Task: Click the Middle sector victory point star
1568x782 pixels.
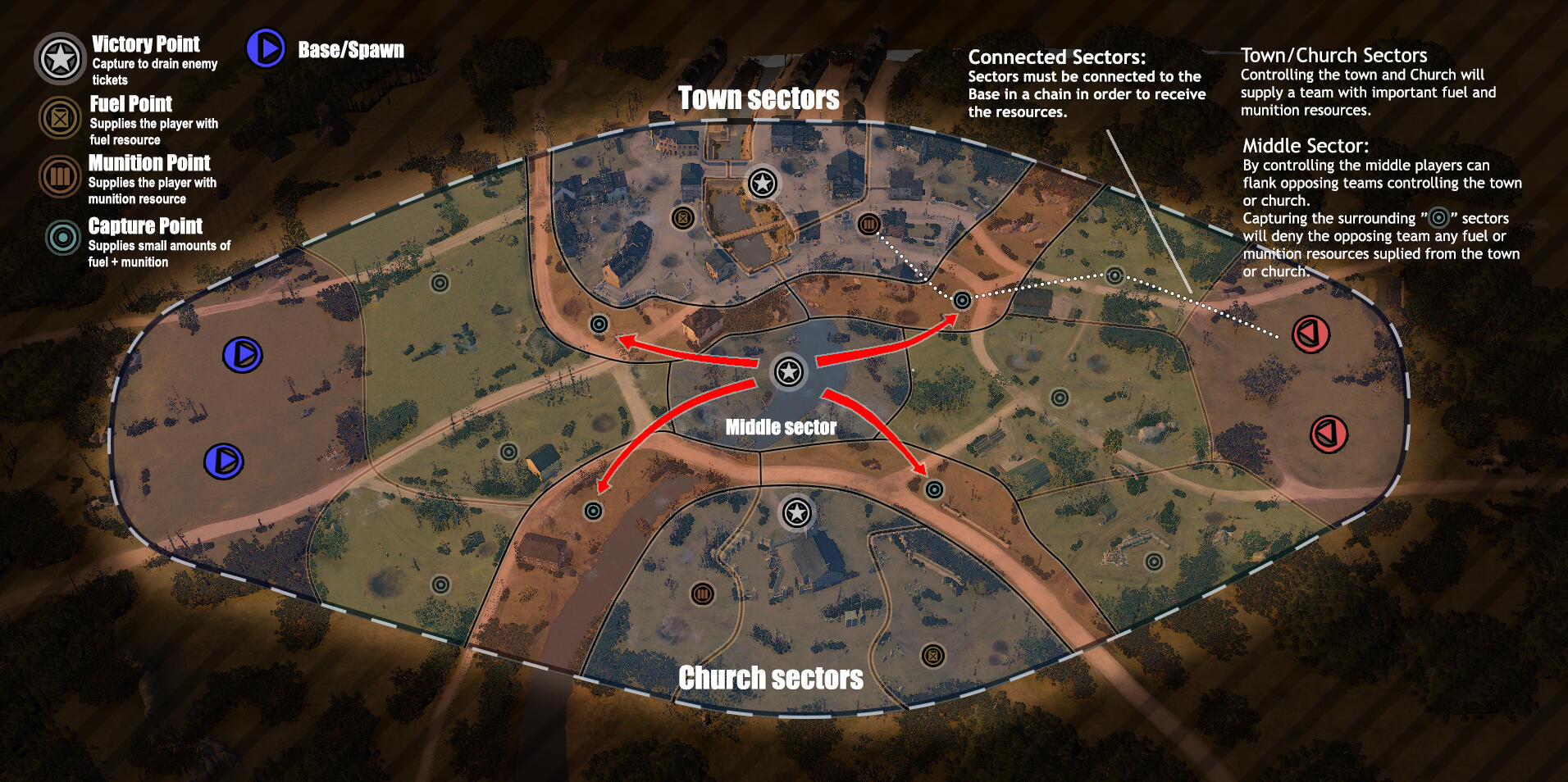Action: [x=789, y=372]
